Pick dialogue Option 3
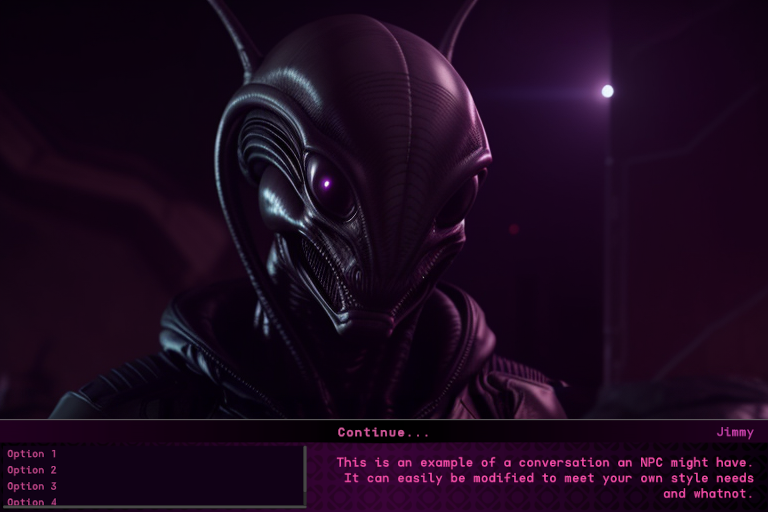Viewport: 768px width, 512px height. click(32, 486)
